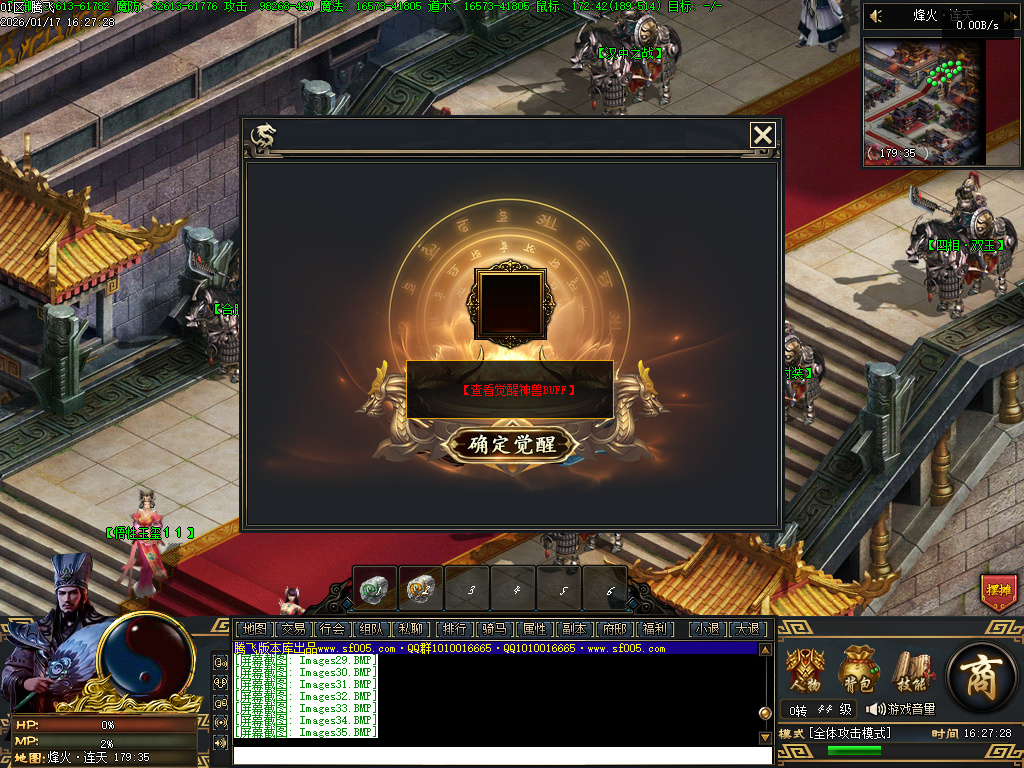
Task: Open the 福利 welfare menu
Action: [x=655, y=629]
